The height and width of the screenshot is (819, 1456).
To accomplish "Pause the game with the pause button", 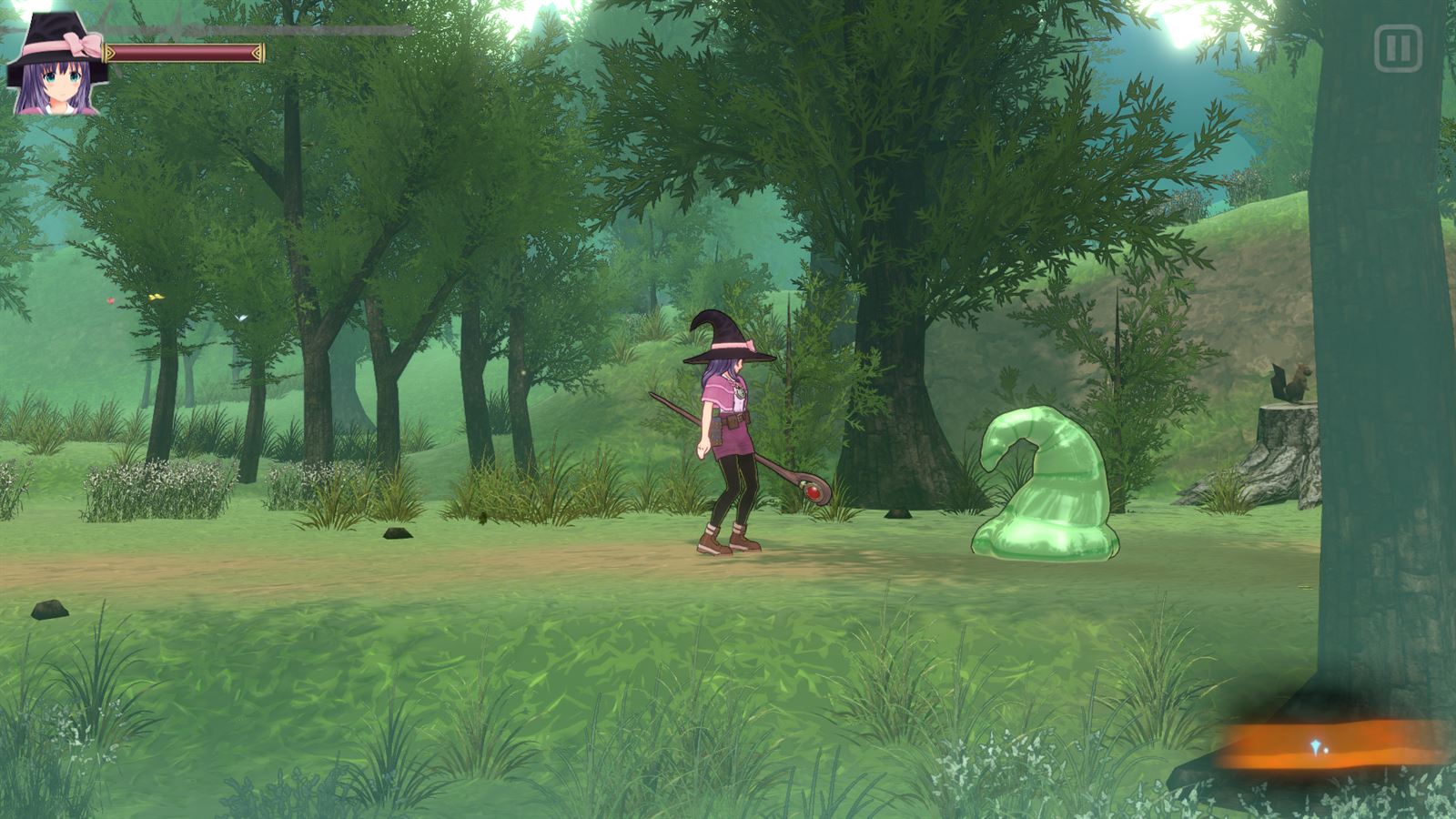I will click(x=1397, y=48).
